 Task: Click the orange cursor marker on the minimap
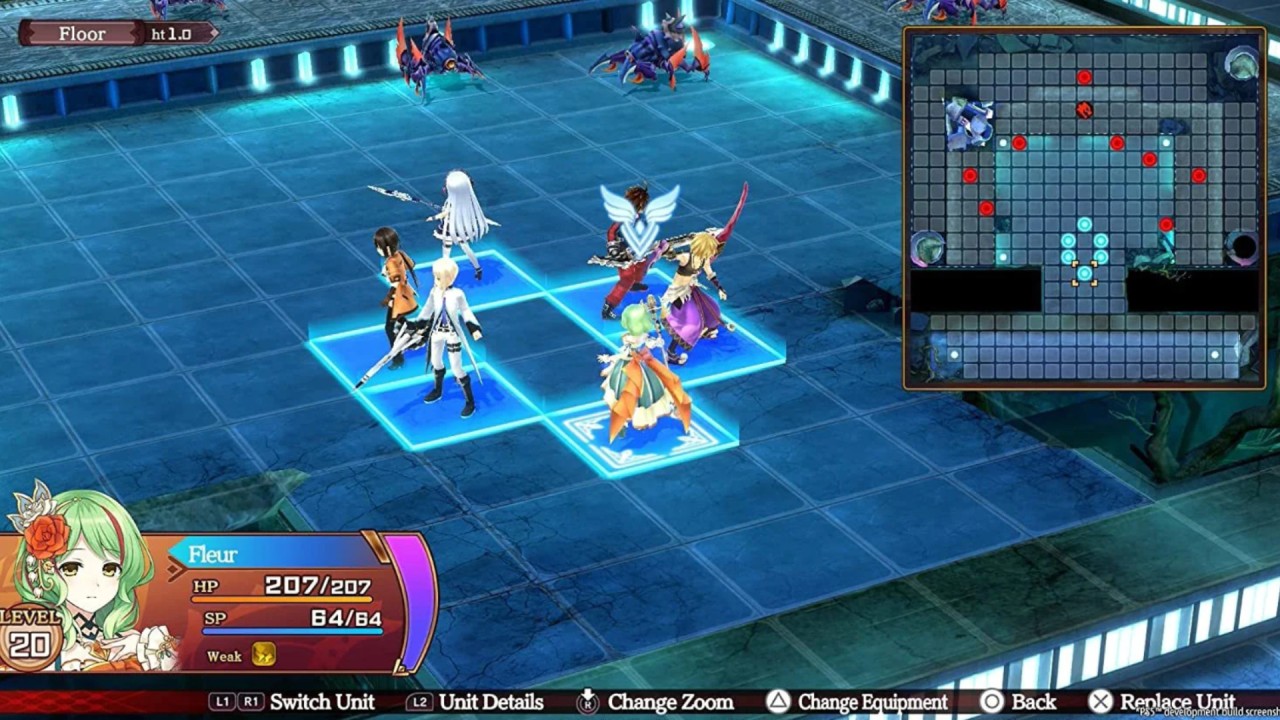[x=1084, y=274]
